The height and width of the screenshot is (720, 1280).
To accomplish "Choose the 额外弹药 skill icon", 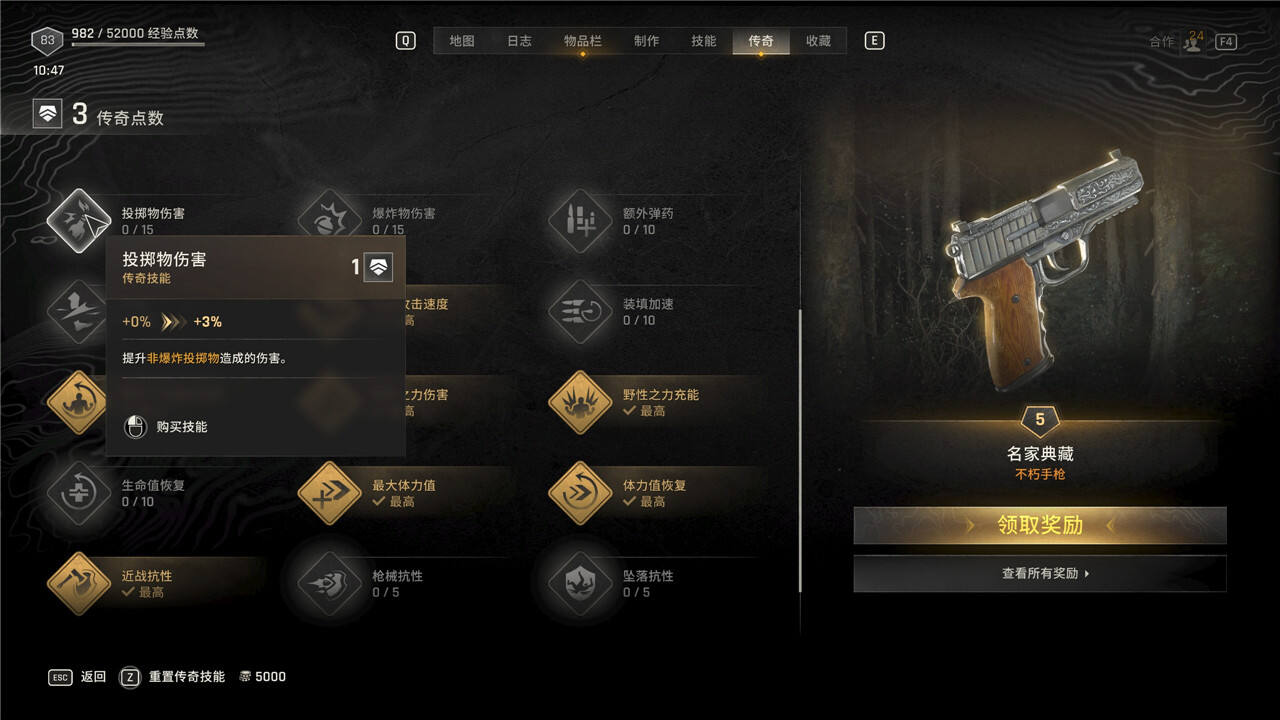I will (x=580, y=221).
